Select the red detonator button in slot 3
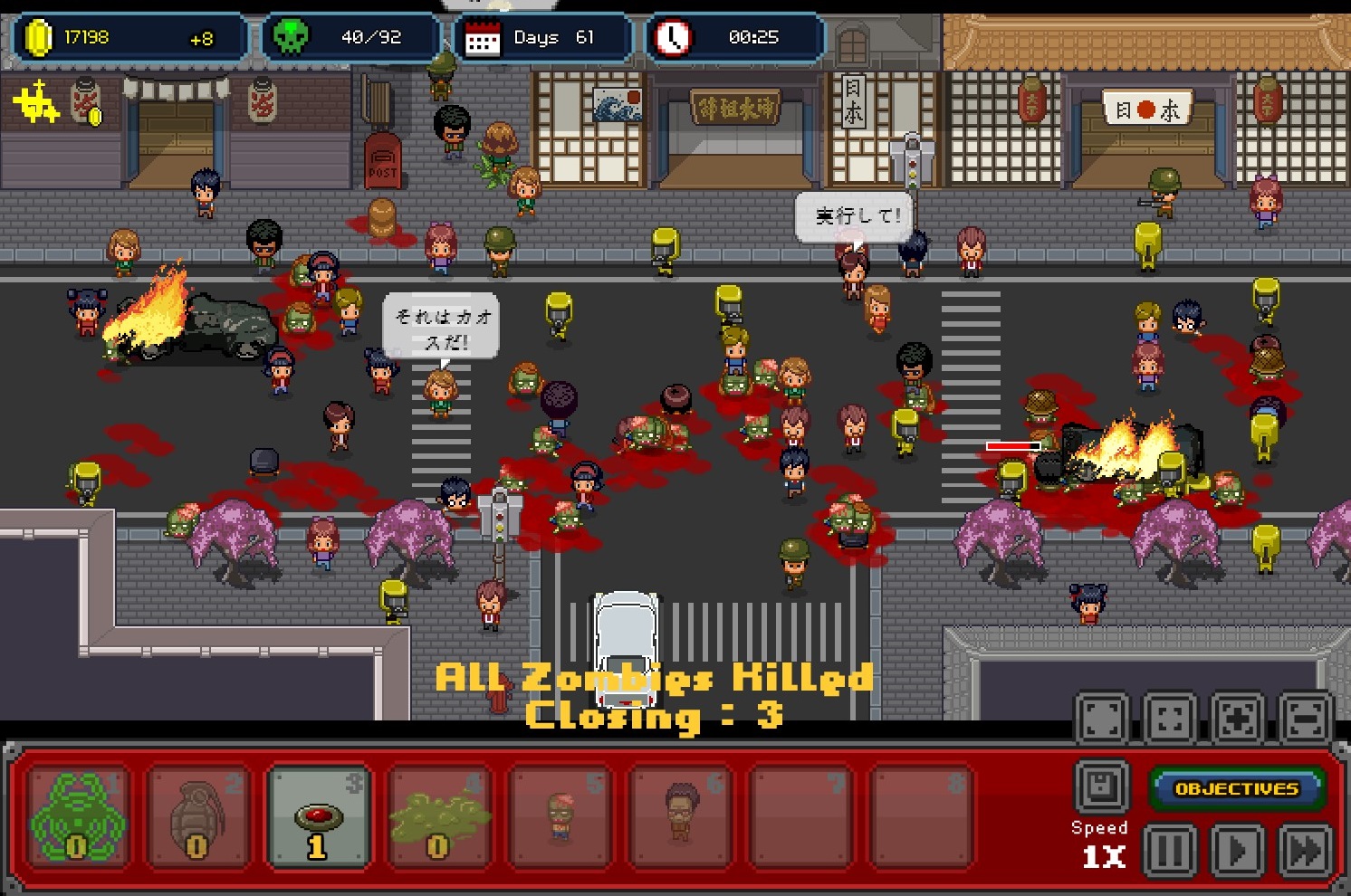 point(319,816)
